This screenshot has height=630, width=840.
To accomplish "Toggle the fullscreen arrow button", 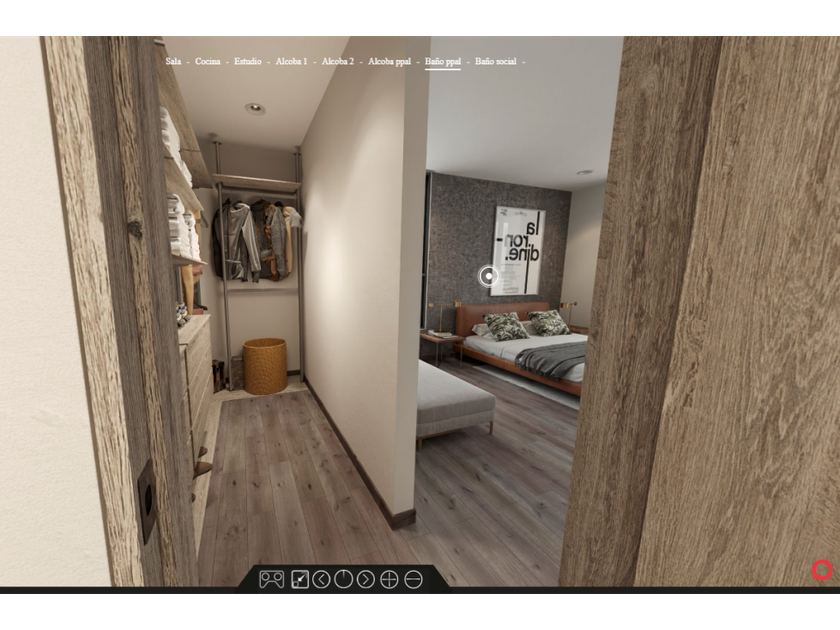I will click(x=299, y=579).
